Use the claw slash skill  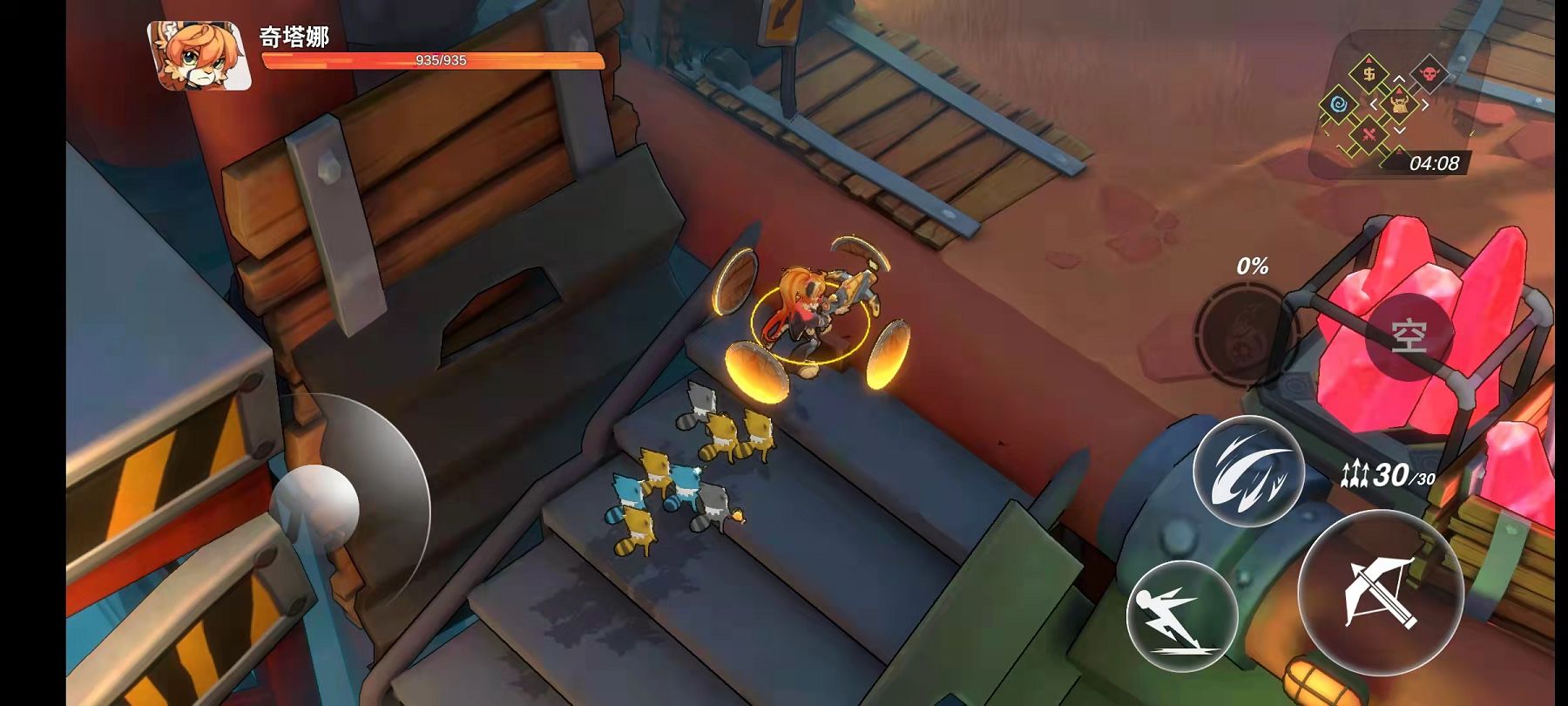1248,472
